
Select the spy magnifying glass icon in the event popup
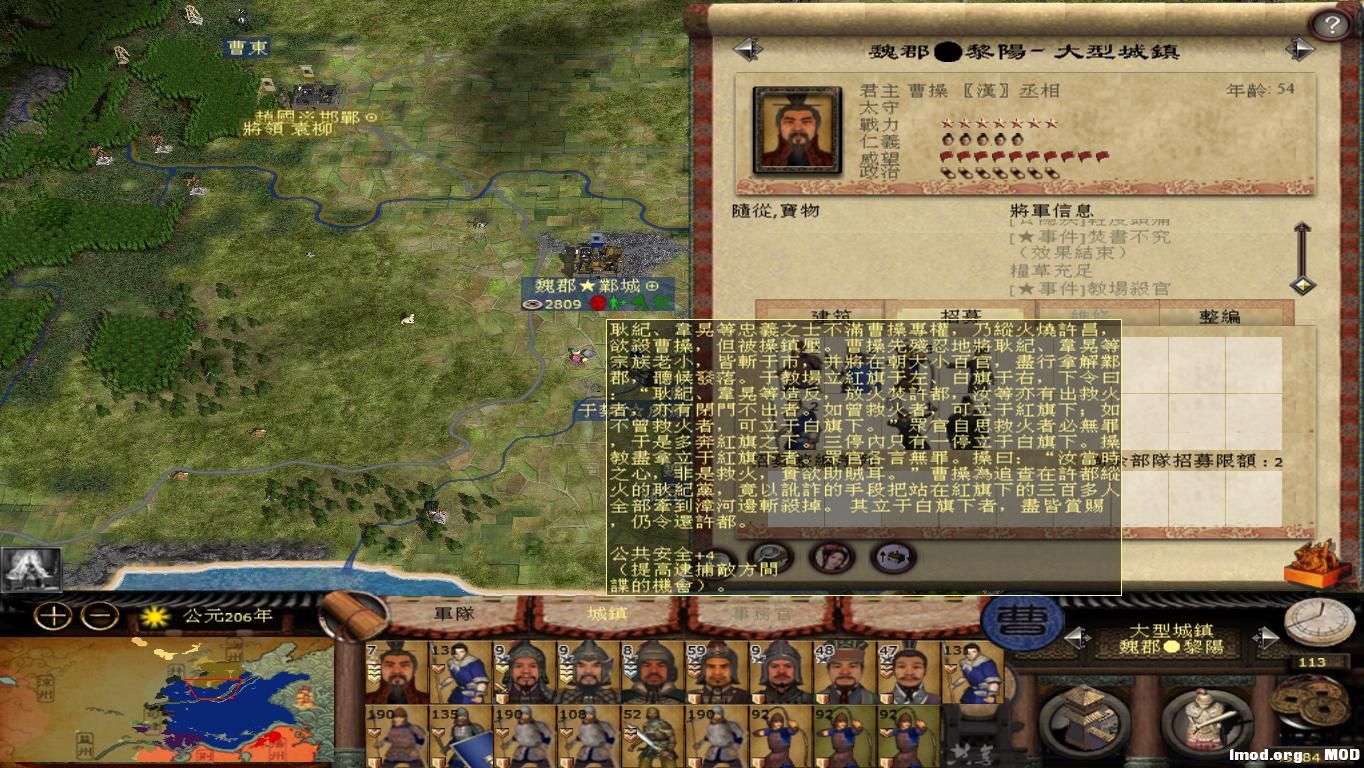(769, 558)
